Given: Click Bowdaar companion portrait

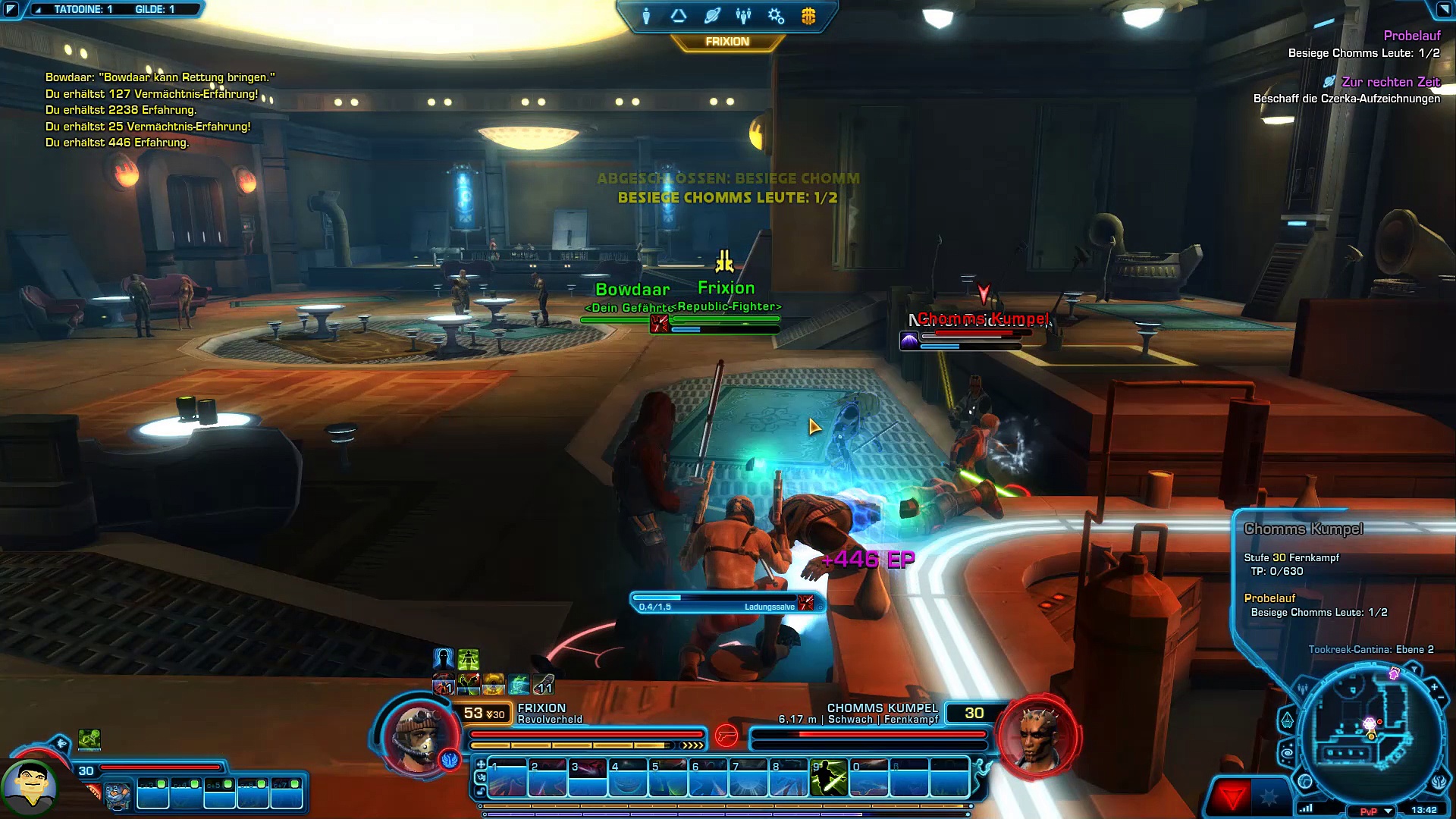Looking at the screenshot, I should pyautogui.click(x=29, y=787).
